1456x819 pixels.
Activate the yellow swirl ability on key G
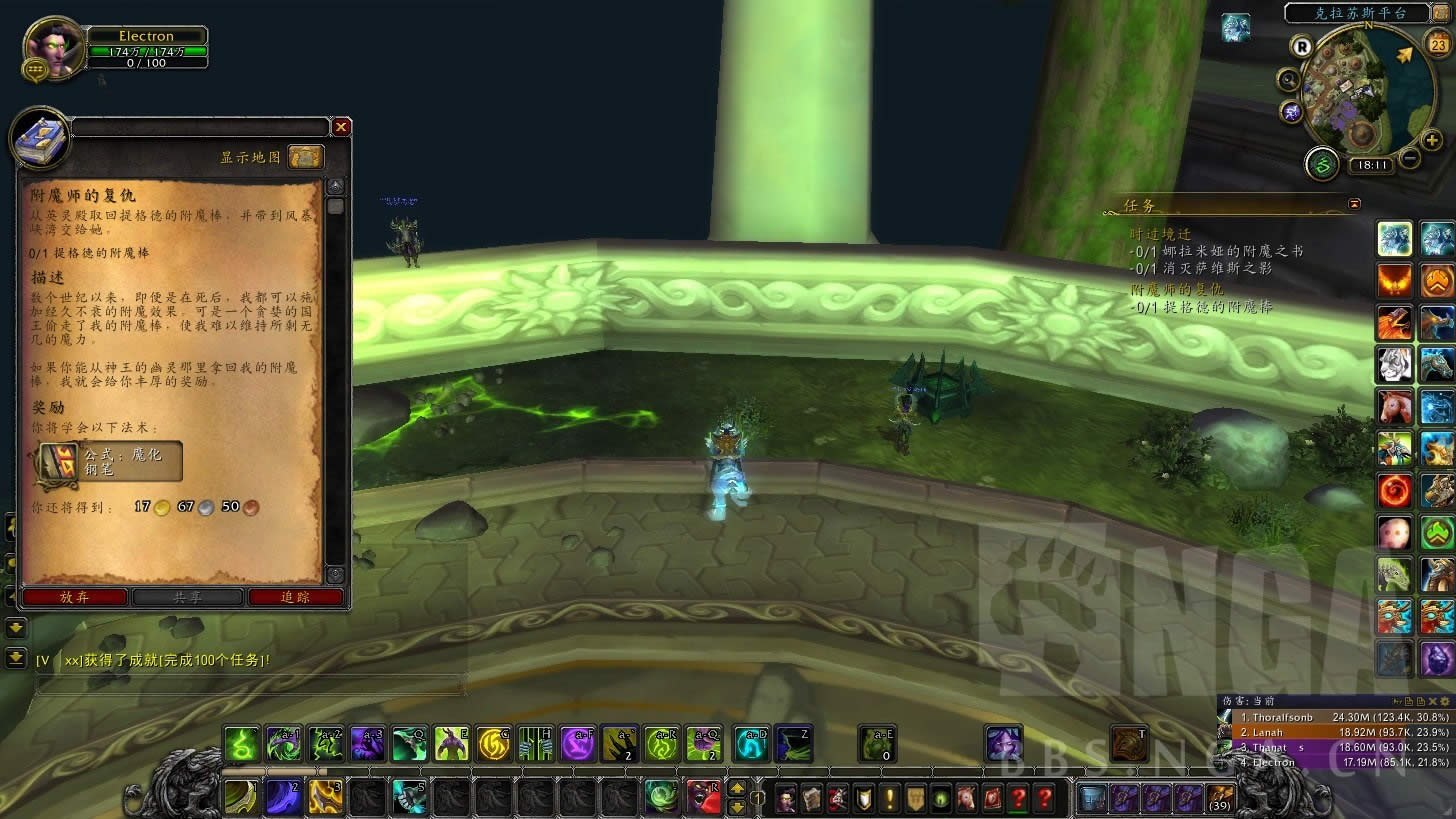click(493, 744)
